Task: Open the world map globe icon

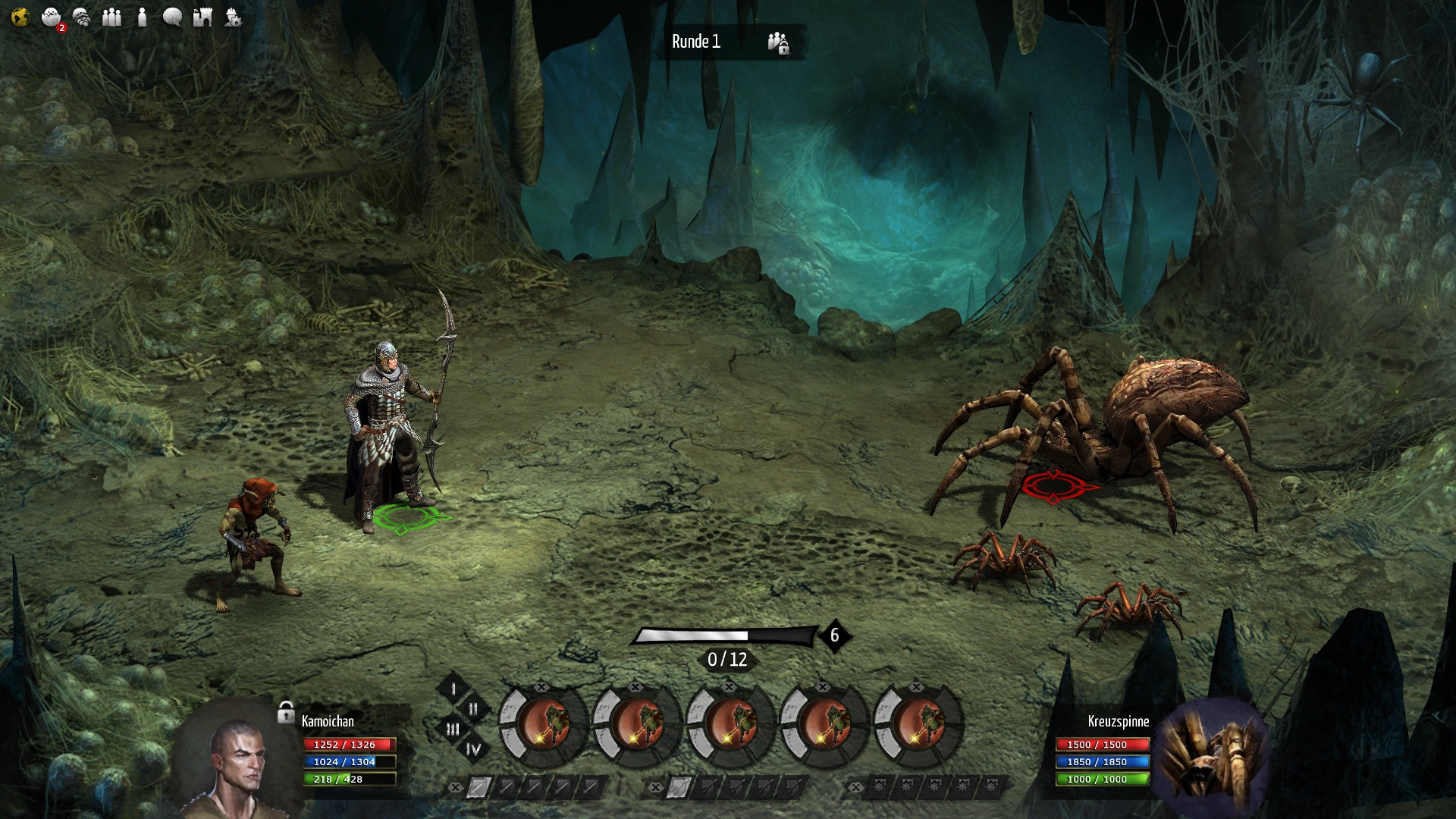Action: point(20,17)
